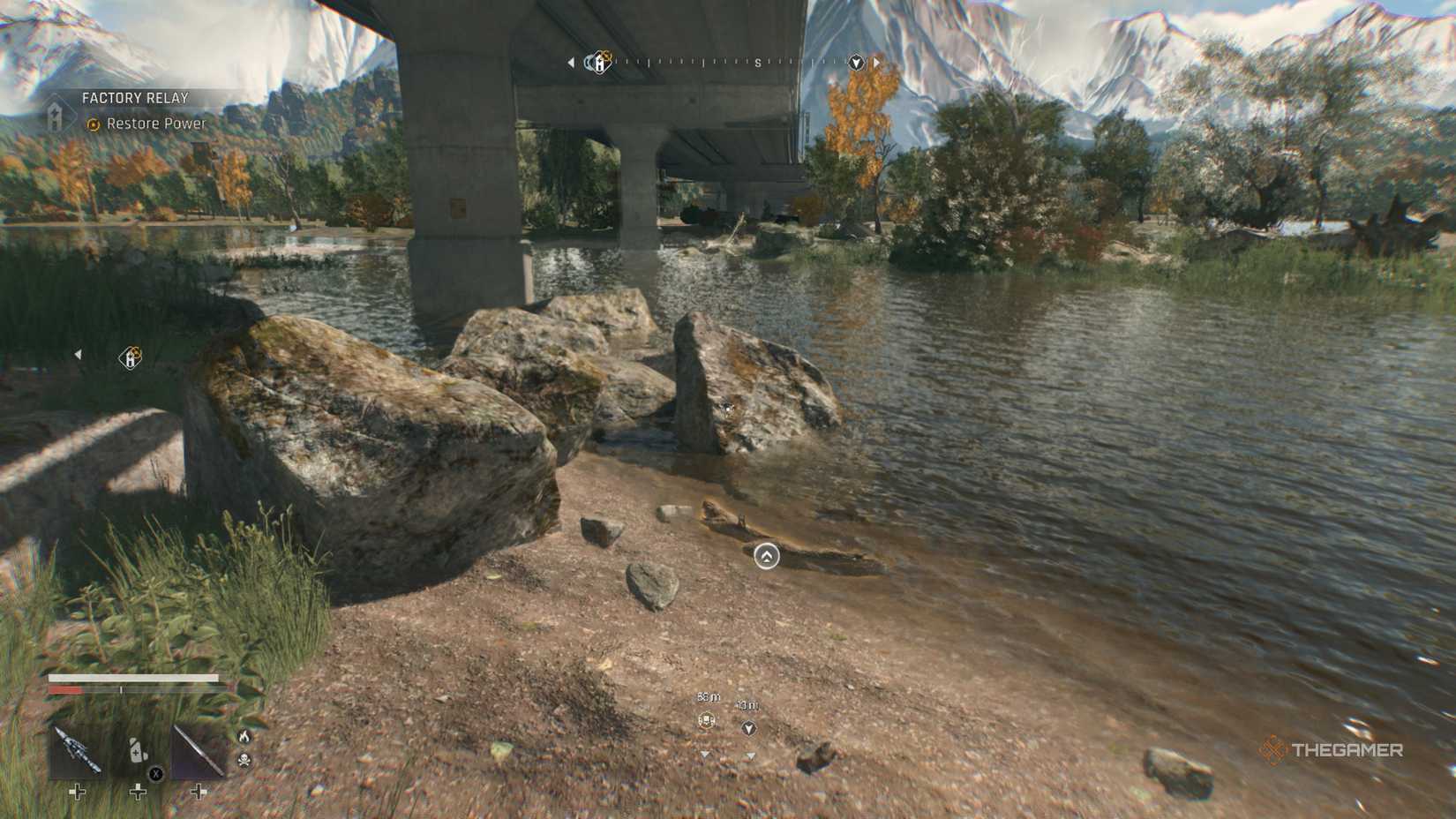1456x819 pixels.
Task: Select the 13 m waypoint marker
Action: (748, 728)
